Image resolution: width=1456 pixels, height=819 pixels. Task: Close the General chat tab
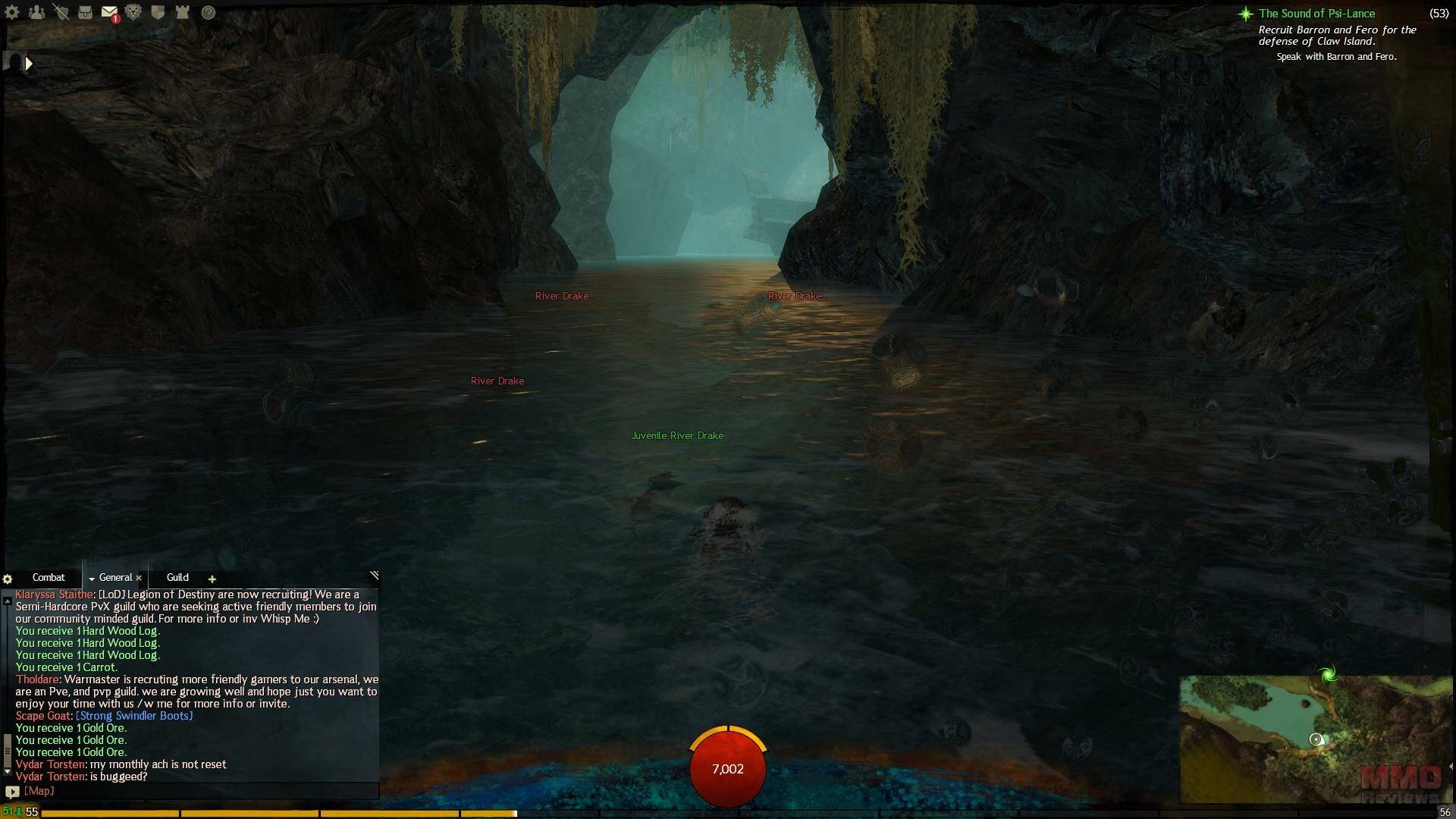click(x=139, y=579)
